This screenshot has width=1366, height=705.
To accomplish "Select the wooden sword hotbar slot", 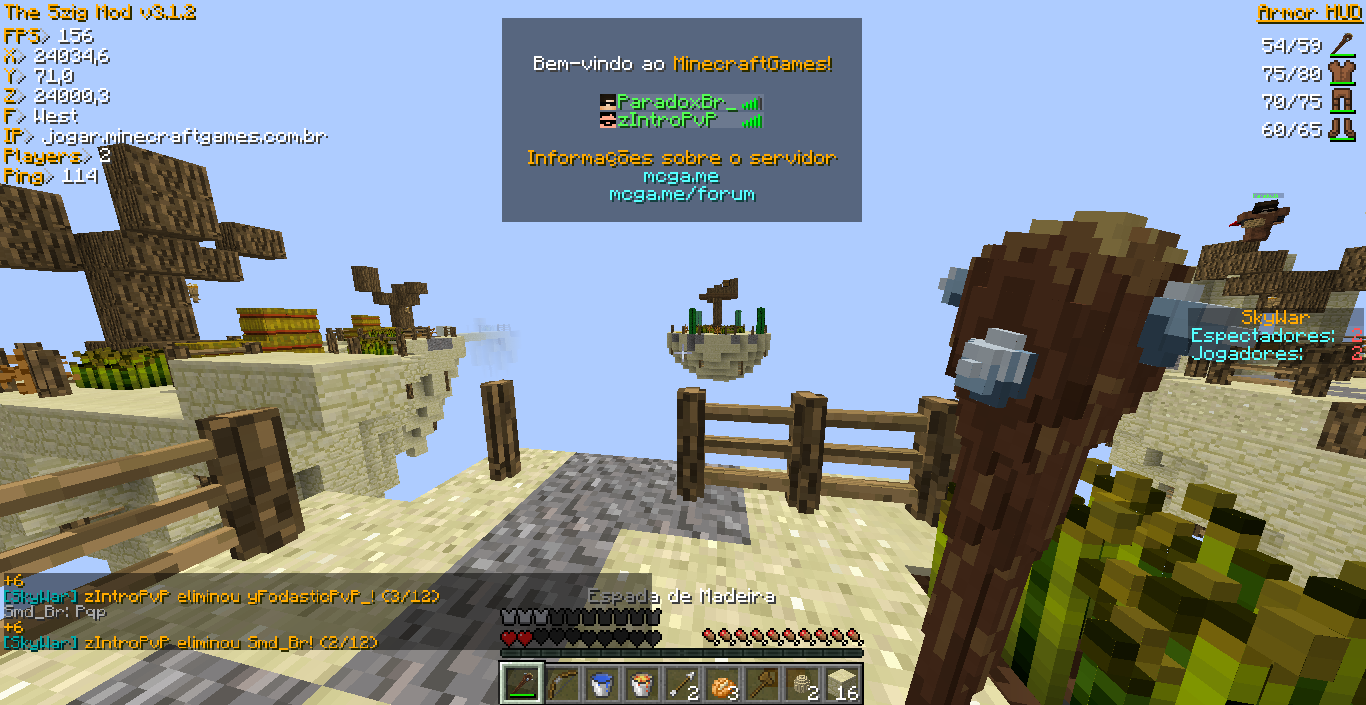I will click(x=521, y=684).
